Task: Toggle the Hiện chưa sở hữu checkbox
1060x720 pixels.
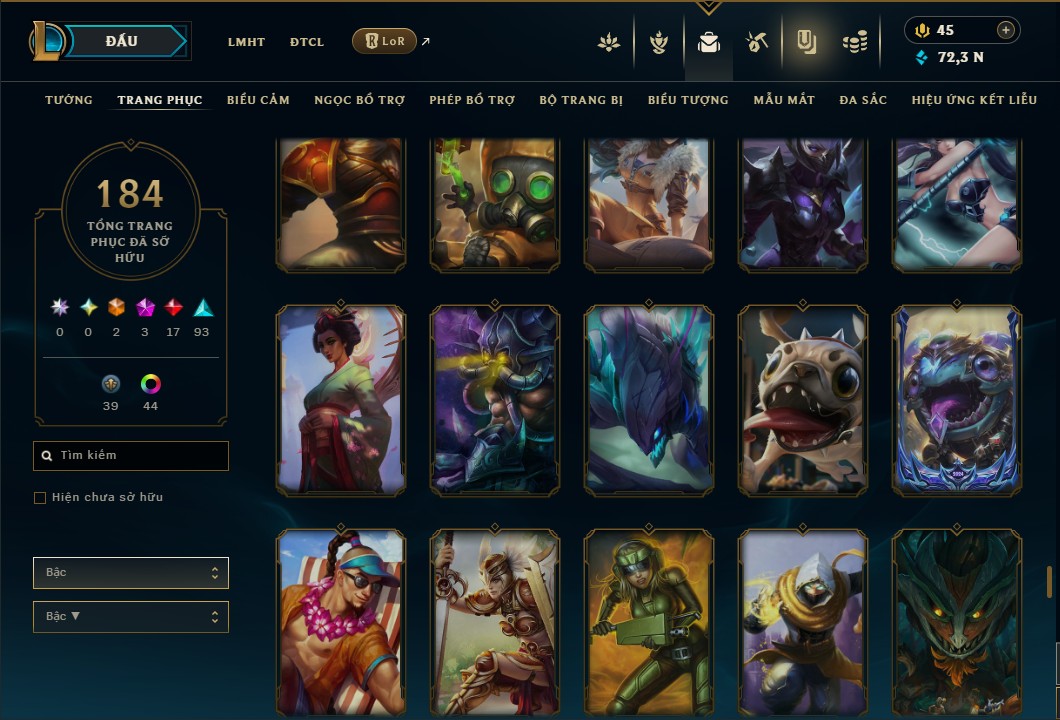Action: click(x=40, y=498)
